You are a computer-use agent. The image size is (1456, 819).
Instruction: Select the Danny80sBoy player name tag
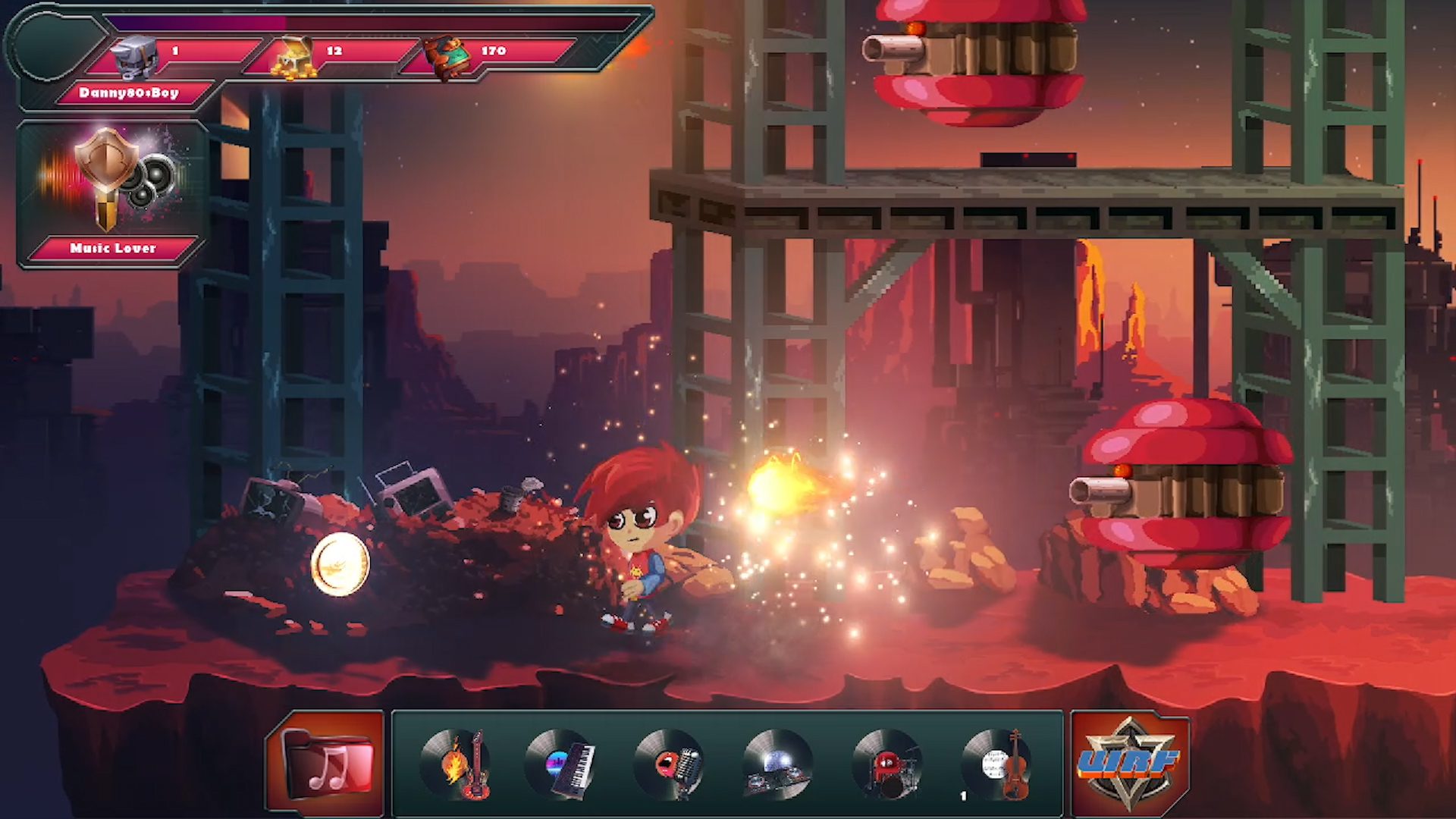point(129,93)
